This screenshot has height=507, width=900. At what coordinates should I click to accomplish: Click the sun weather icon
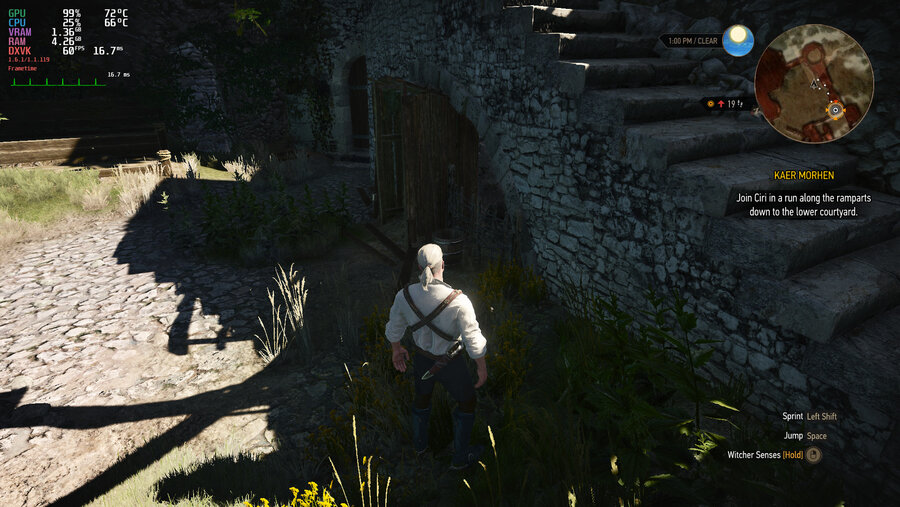click(738, 39)
